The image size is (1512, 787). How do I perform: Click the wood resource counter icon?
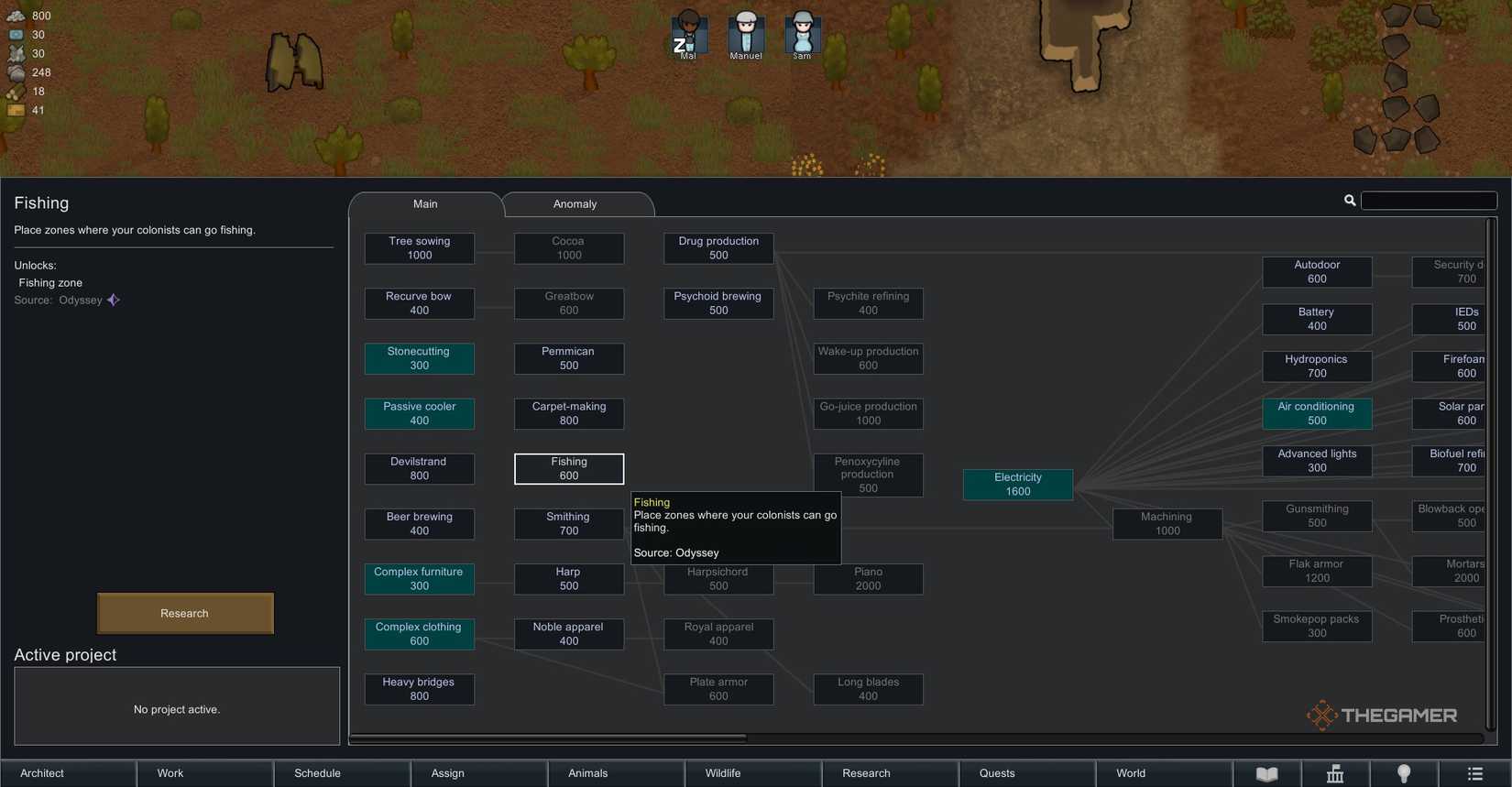click(16, 91)
